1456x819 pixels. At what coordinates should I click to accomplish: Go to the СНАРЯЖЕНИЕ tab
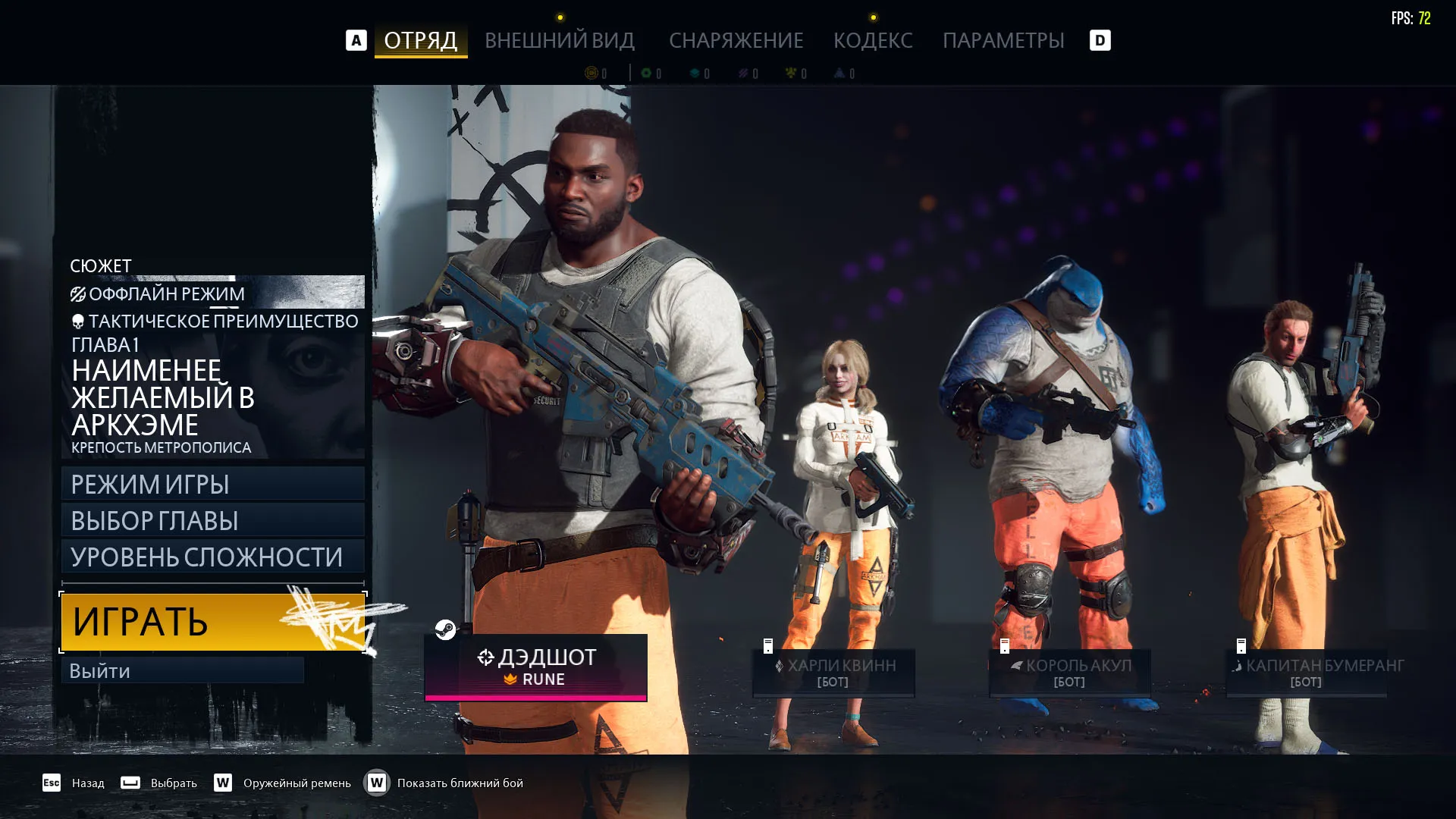(x=736, y=40)
